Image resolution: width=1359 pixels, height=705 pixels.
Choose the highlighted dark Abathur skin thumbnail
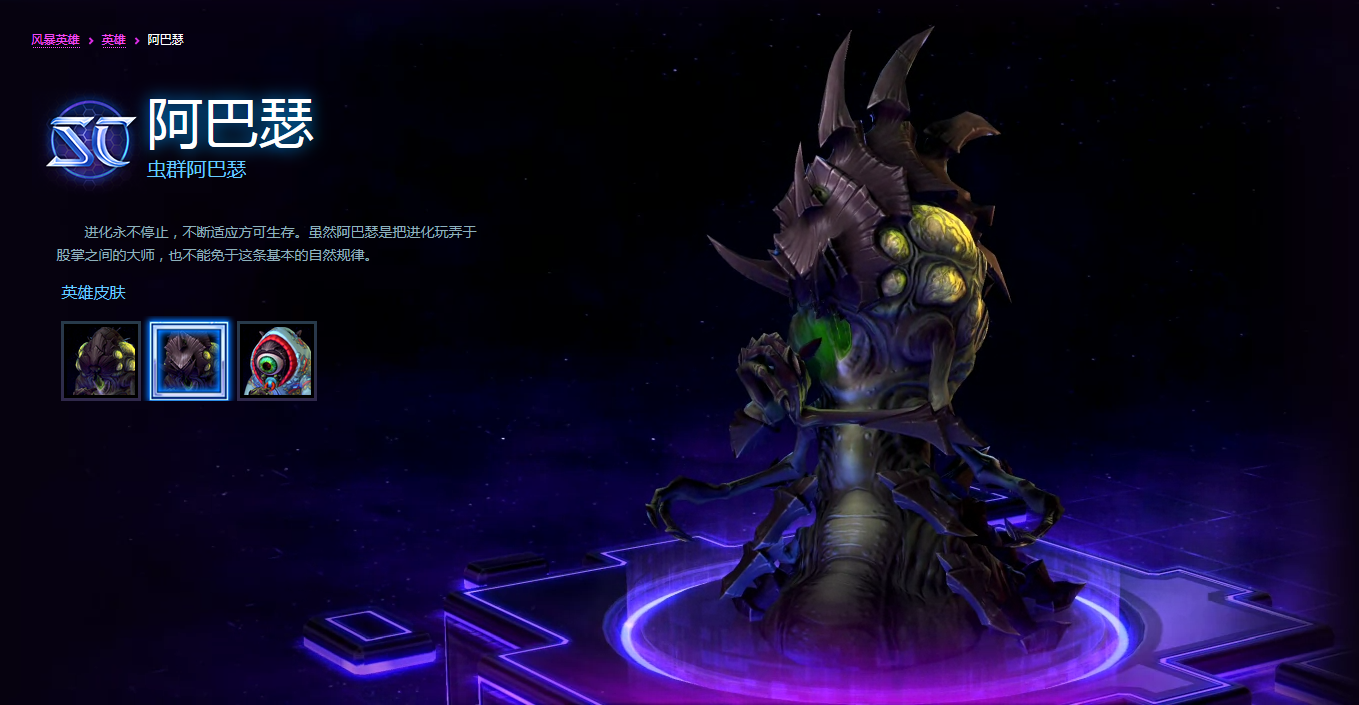[189, 361]
